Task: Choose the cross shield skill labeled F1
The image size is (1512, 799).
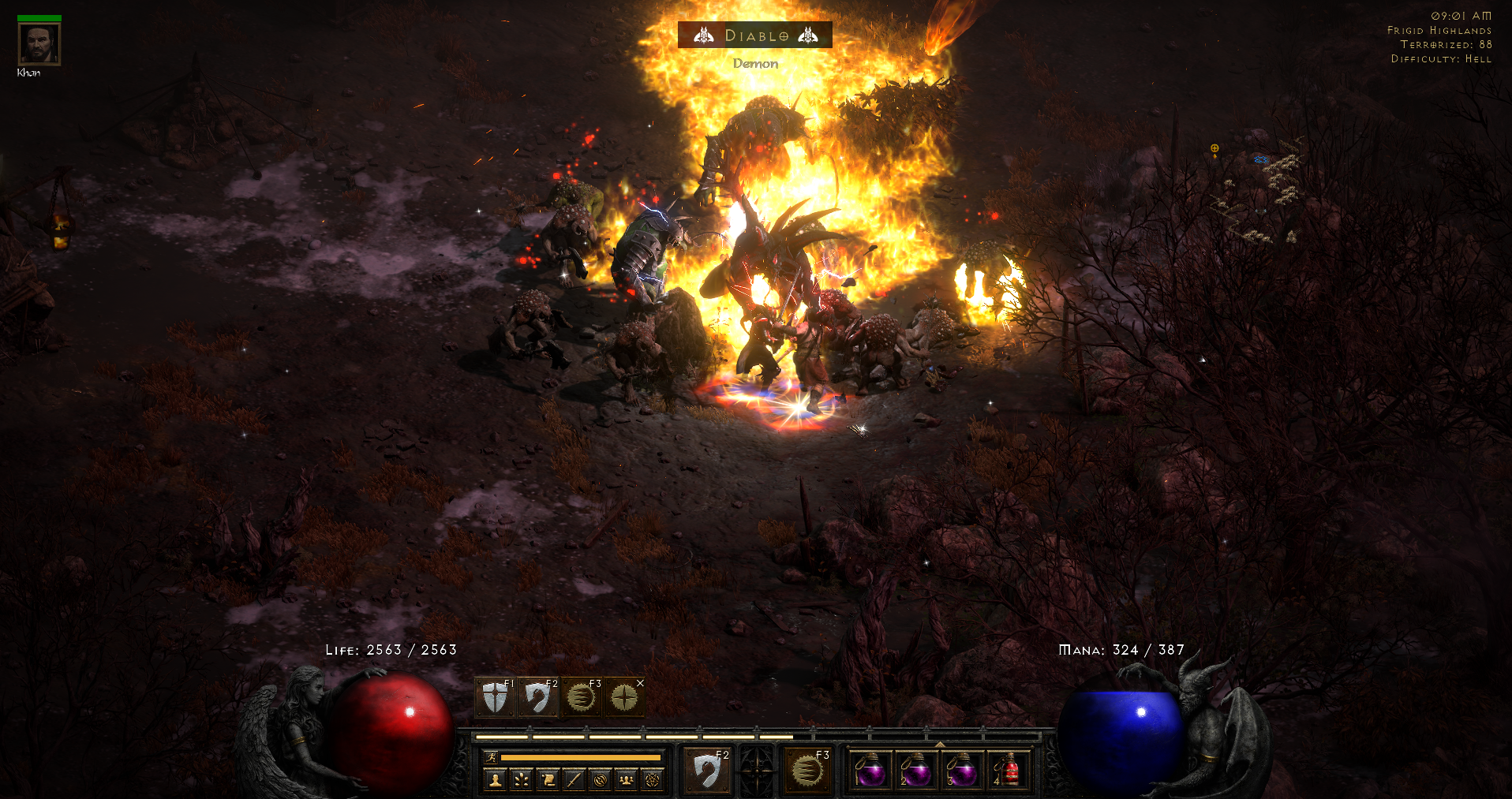Action: point(496,697)
